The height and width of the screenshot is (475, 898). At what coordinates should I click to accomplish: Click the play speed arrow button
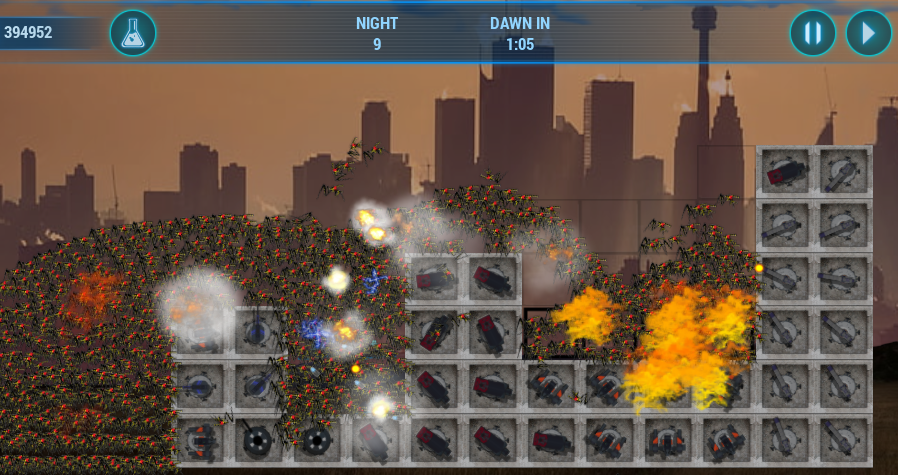pos(868,33)
